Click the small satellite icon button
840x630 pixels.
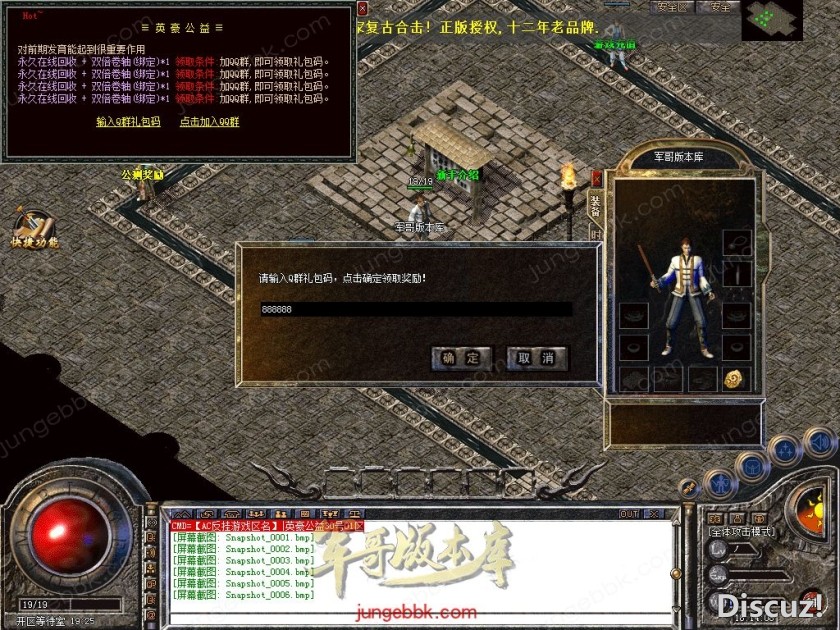(x=689, y=489)
